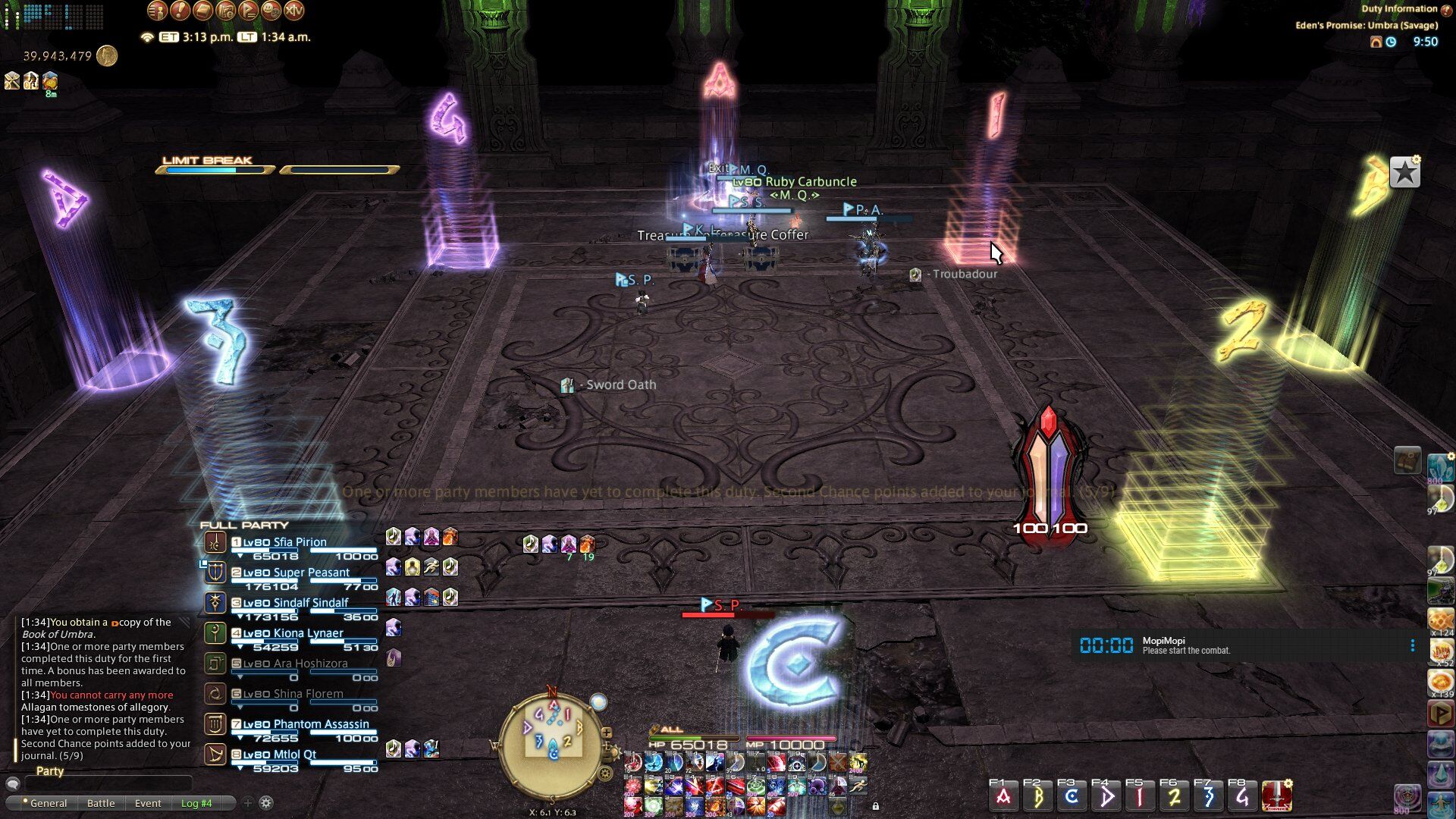Select the General chat tab
This screenshot has height=819, width=1456.
[49, 803]
